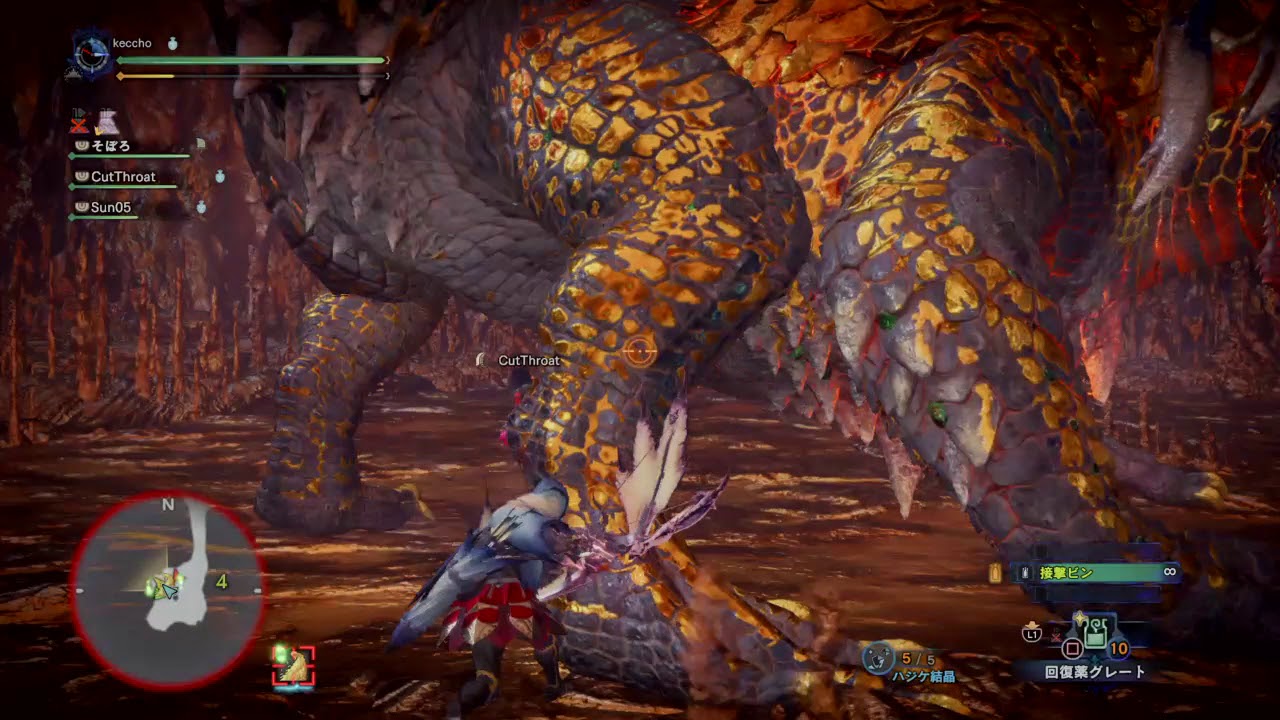Click the Close Range Coating (接撃ビン) vial icon
The height and width of the screenshot is (720, 1280).
pyautogui.click(x=1025, y=572)
